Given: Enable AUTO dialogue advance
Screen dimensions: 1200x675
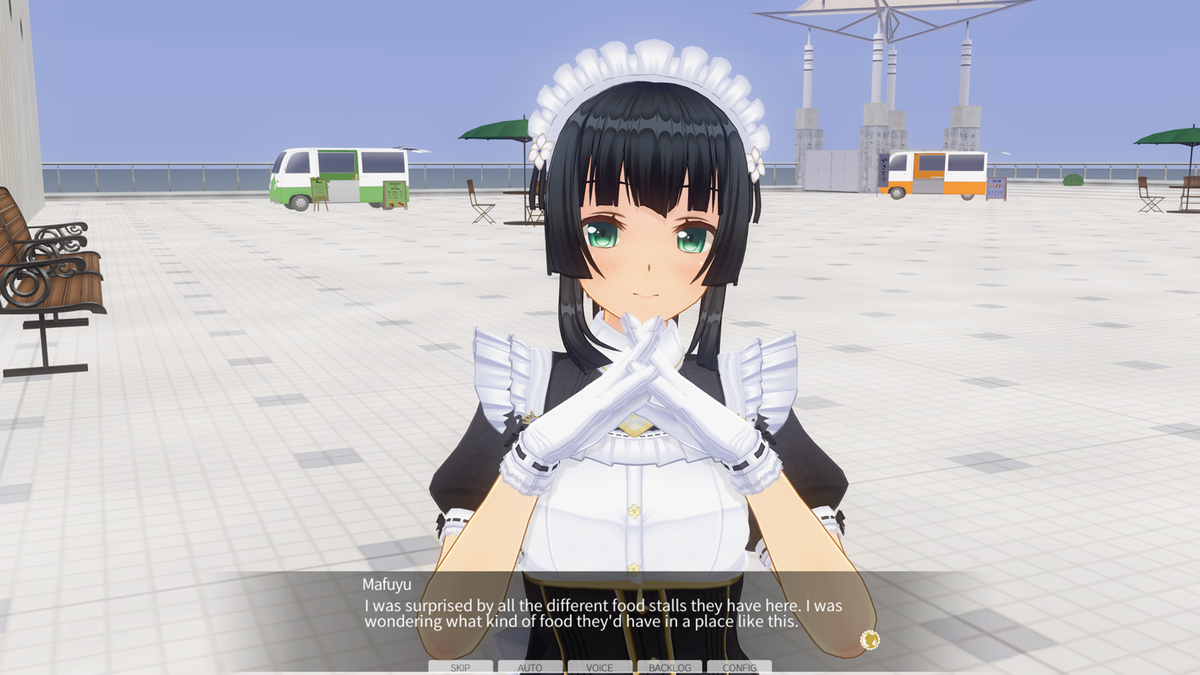Looking at the screenshot, I should pos(530,667).
